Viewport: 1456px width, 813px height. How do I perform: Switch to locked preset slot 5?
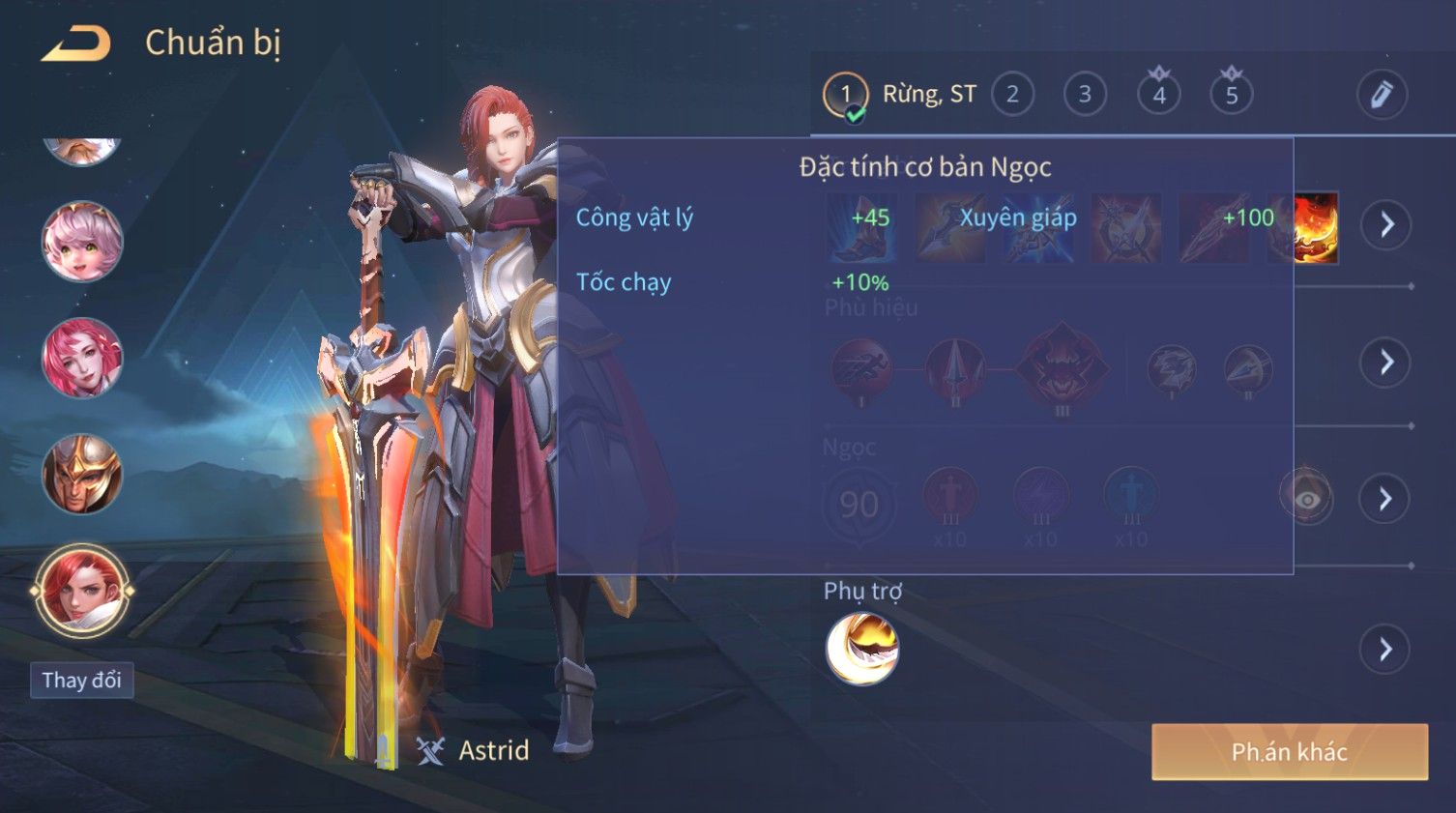point(1231,95)
